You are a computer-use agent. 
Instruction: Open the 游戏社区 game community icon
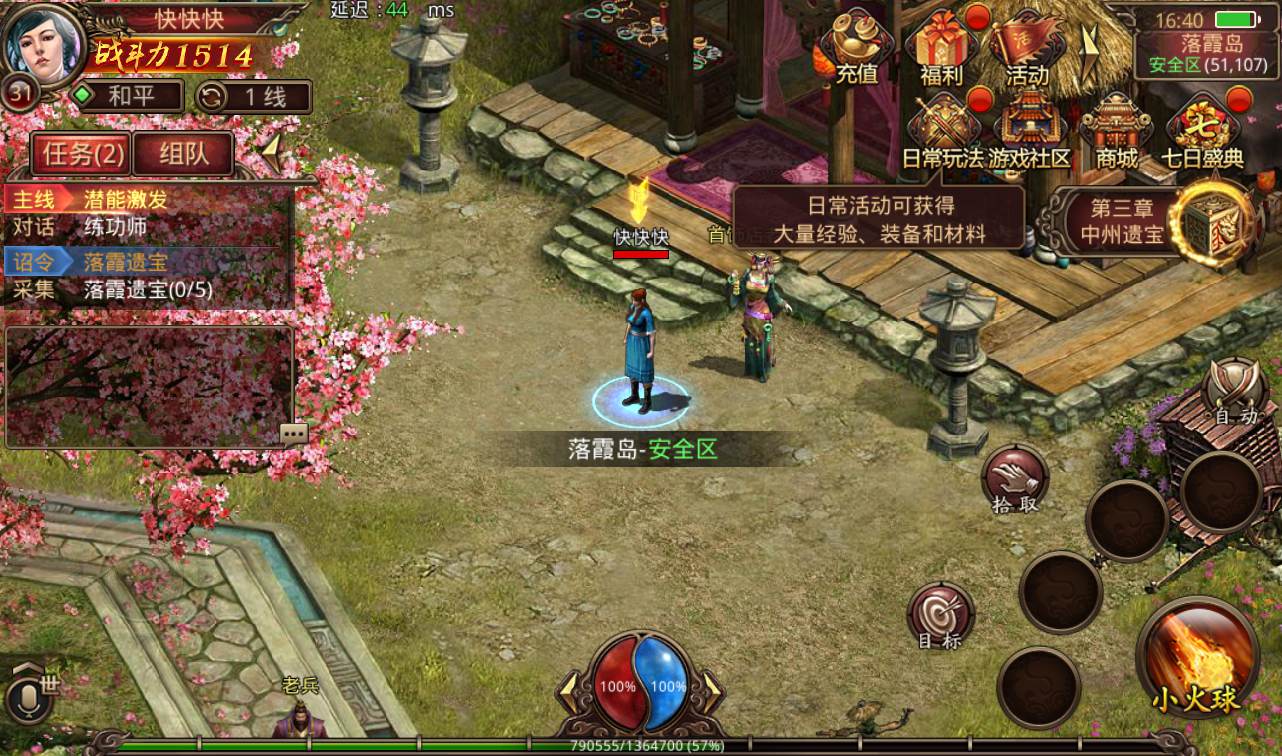[1029, 132]
